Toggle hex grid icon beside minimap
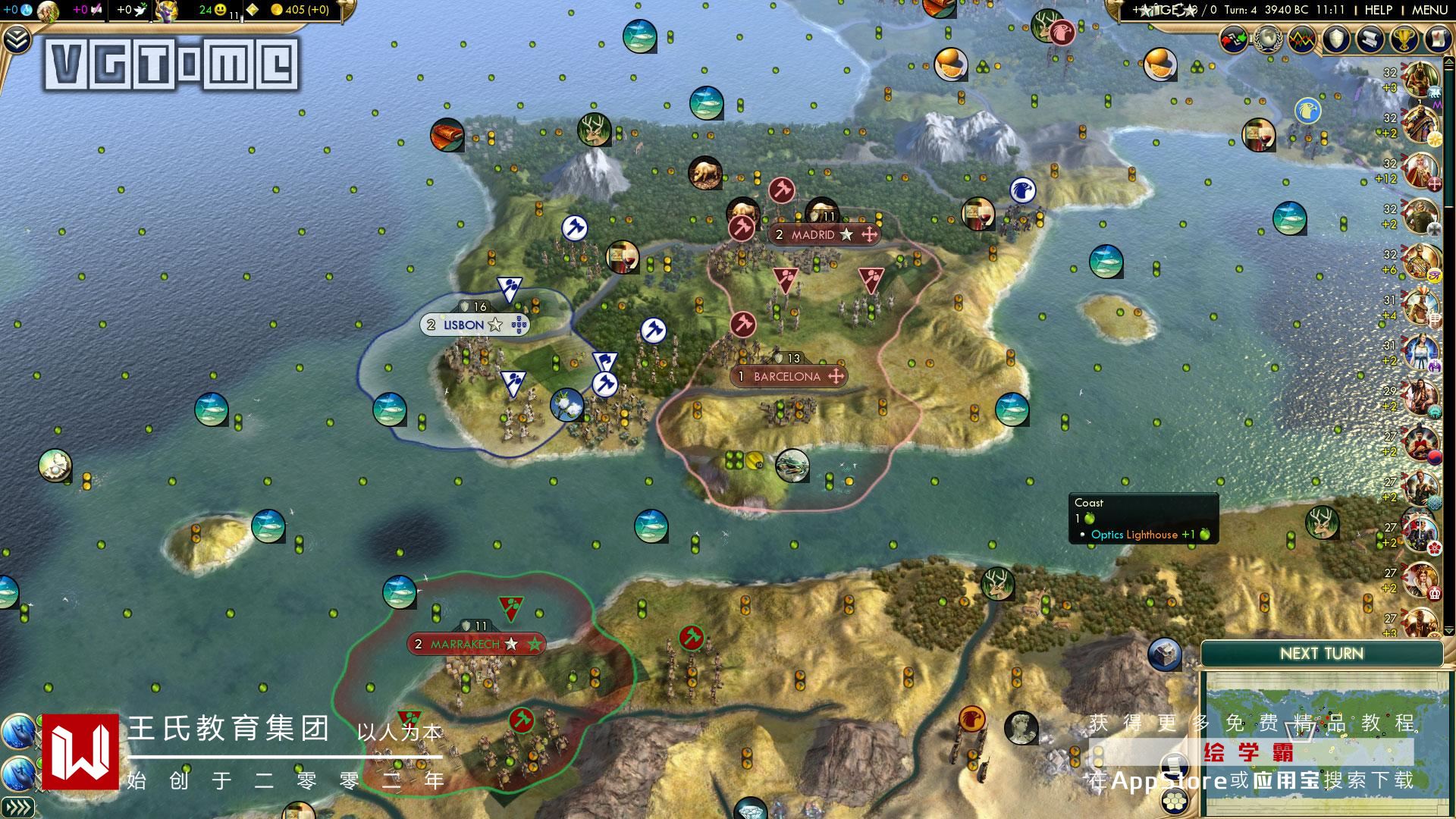 pos(1176,799)
